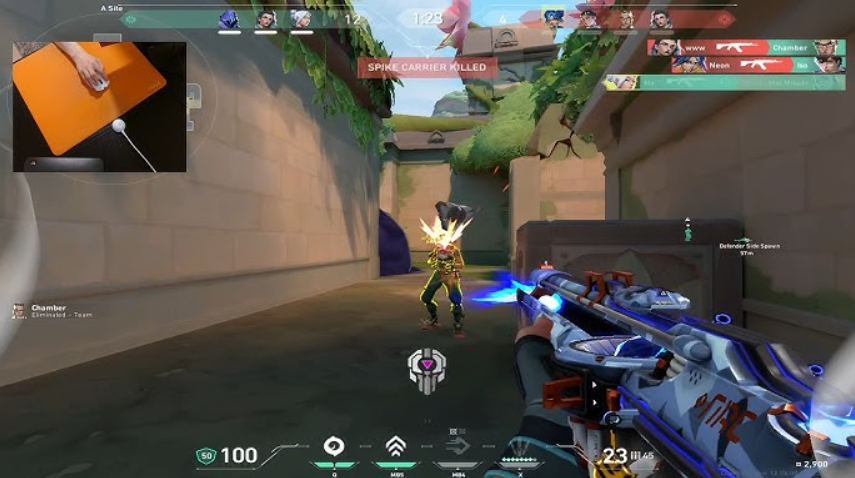Click the blue-haired agent portrait on top bar
The height and width of the screenshot is (478, 855).
point(553,18)
